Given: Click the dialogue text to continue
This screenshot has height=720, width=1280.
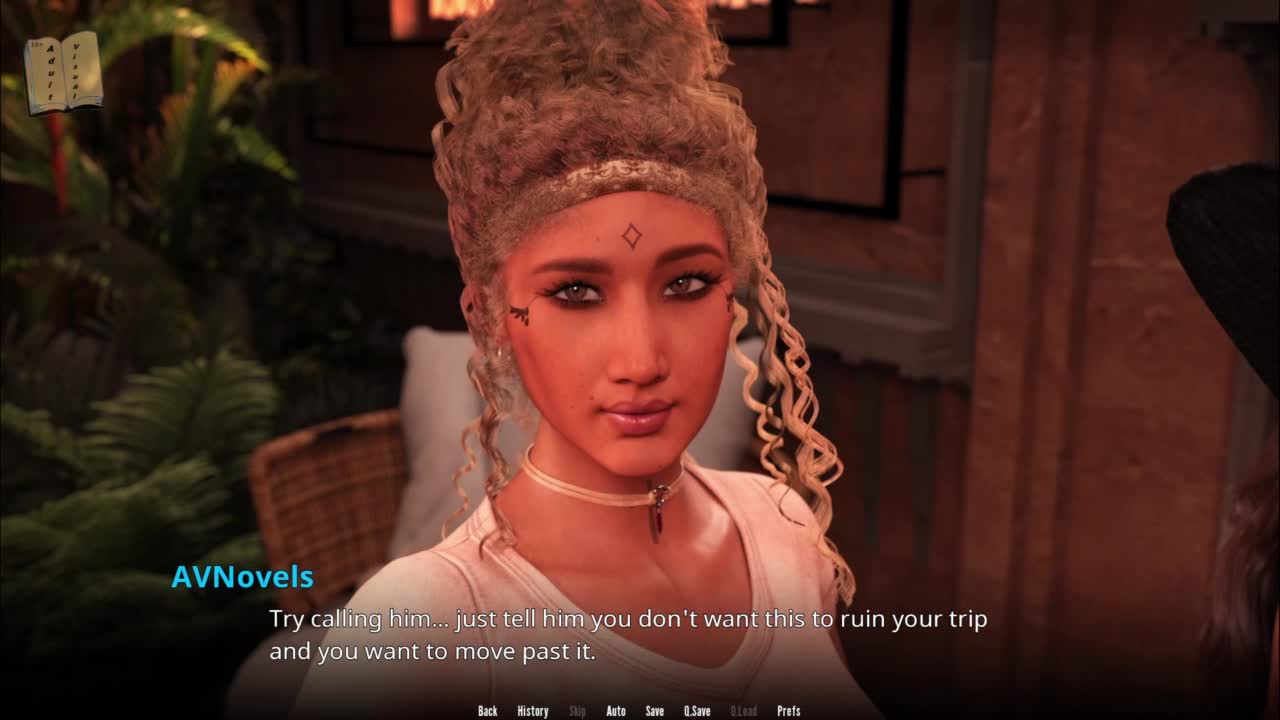Looking at the screenshot, I should click(628, 635).
